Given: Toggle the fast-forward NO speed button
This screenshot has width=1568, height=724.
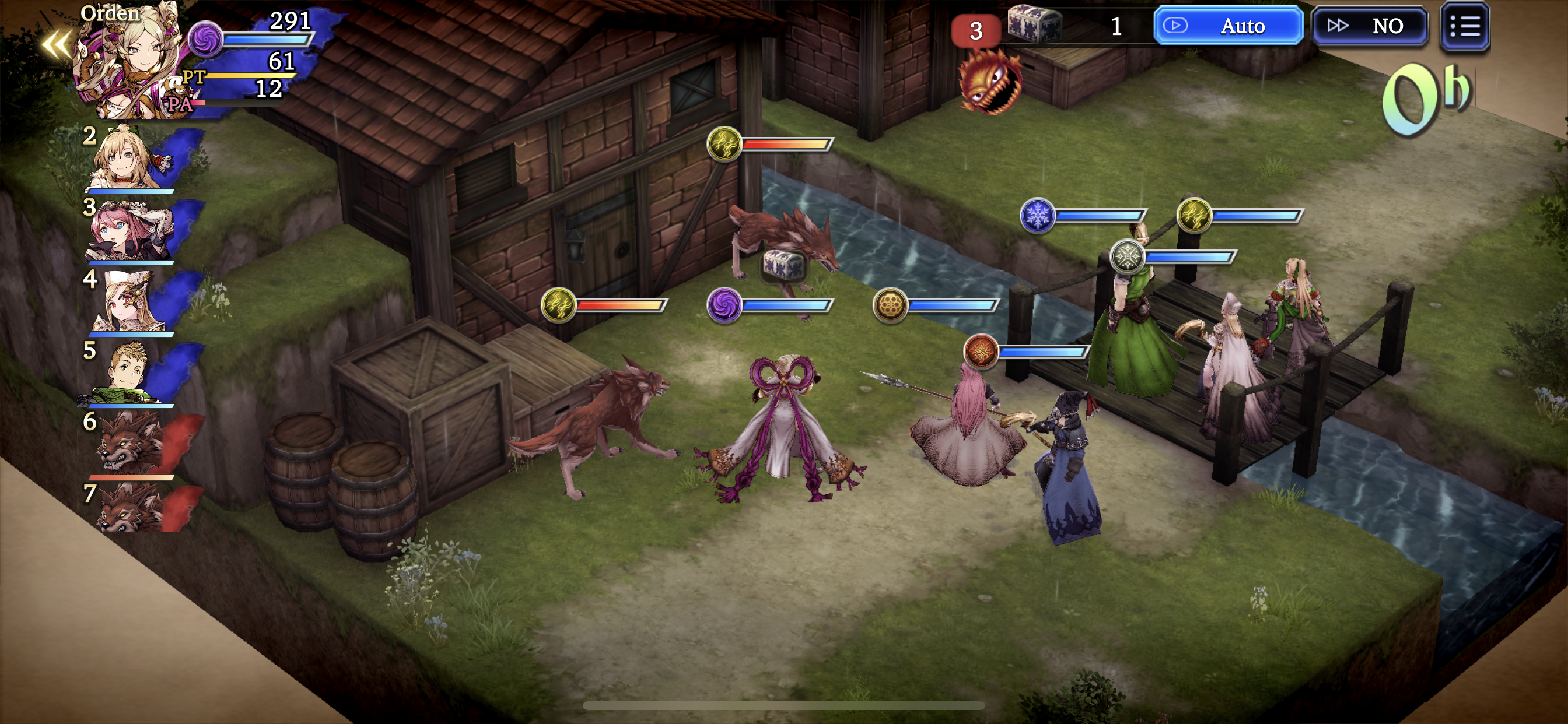Looking at the screenshot, I should click(1370, 26).
